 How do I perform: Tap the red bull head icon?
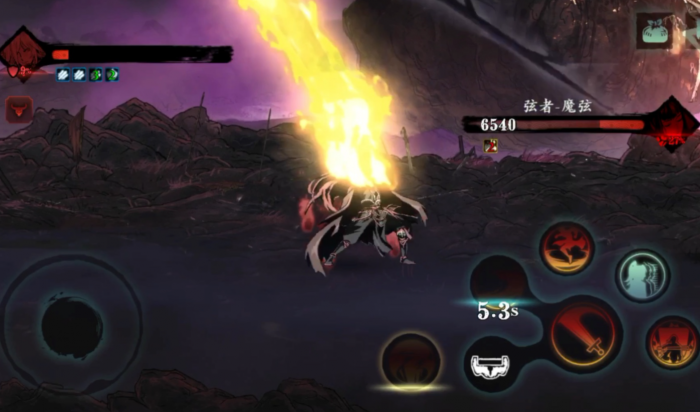(19, 109)
